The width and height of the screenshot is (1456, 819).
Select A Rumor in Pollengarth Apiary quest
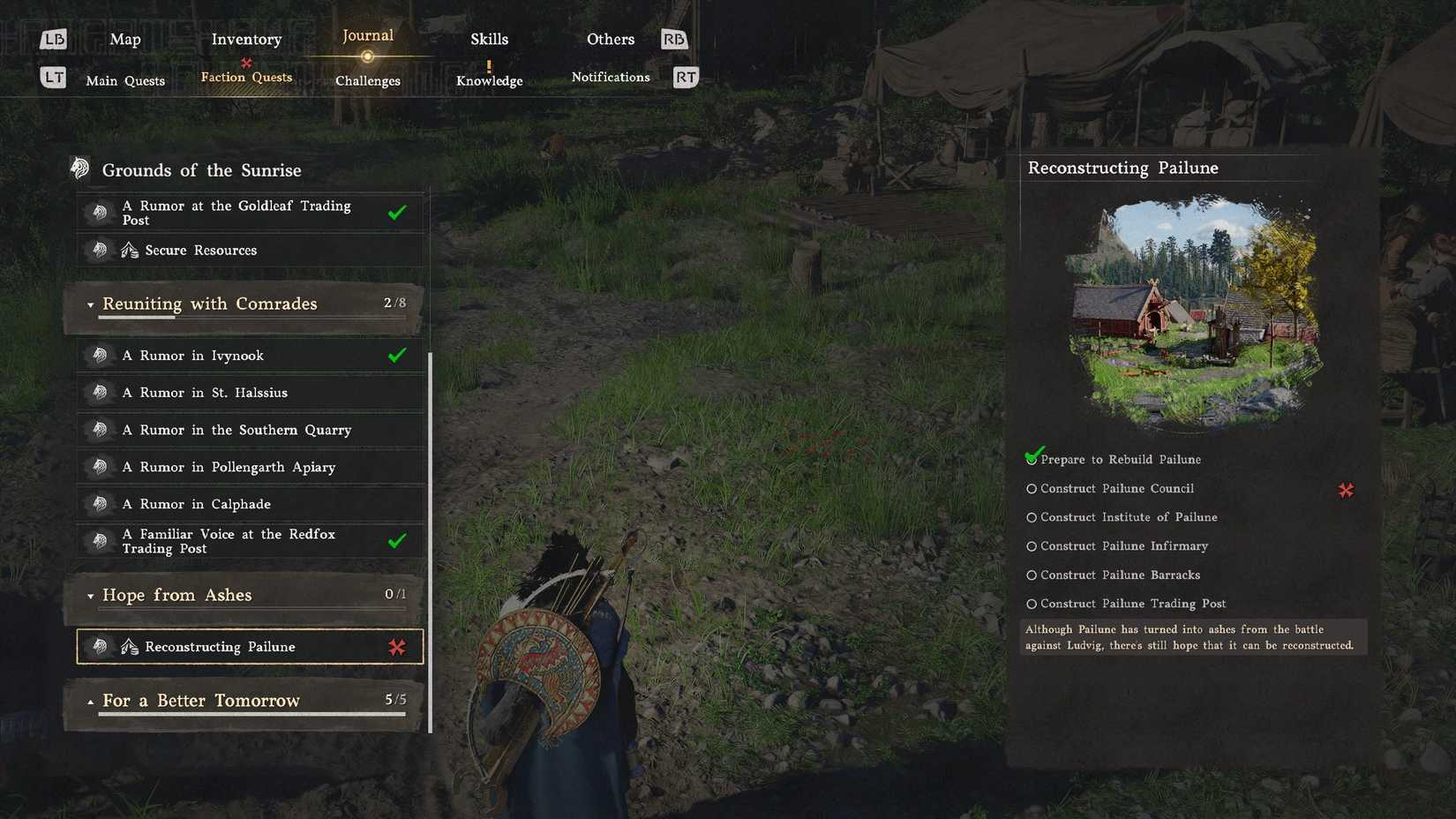click(229, 467)
